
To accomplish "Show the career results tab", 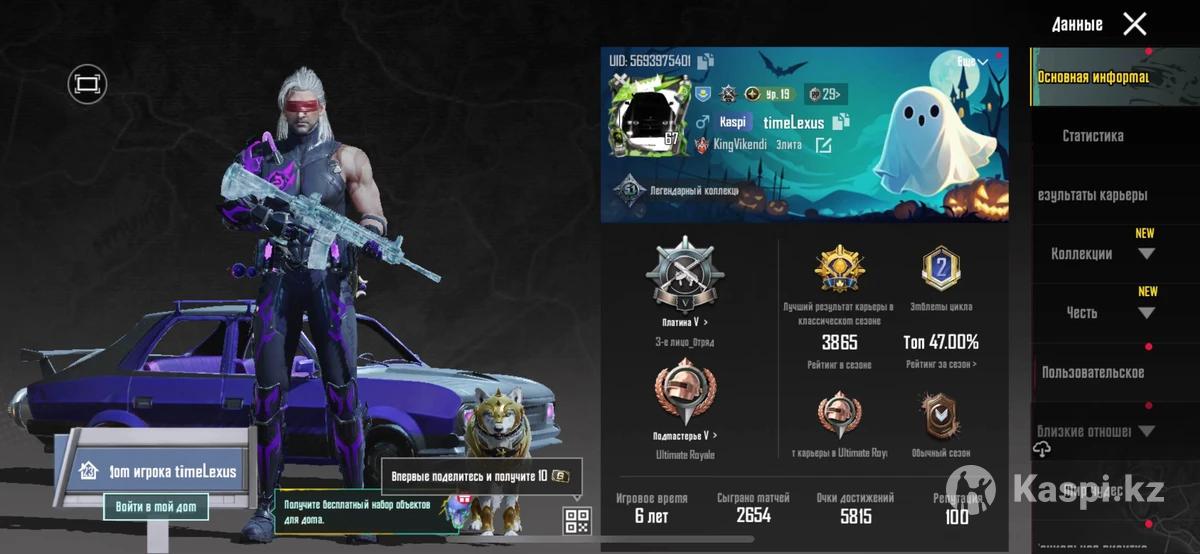I will (x=1092, y=195).
